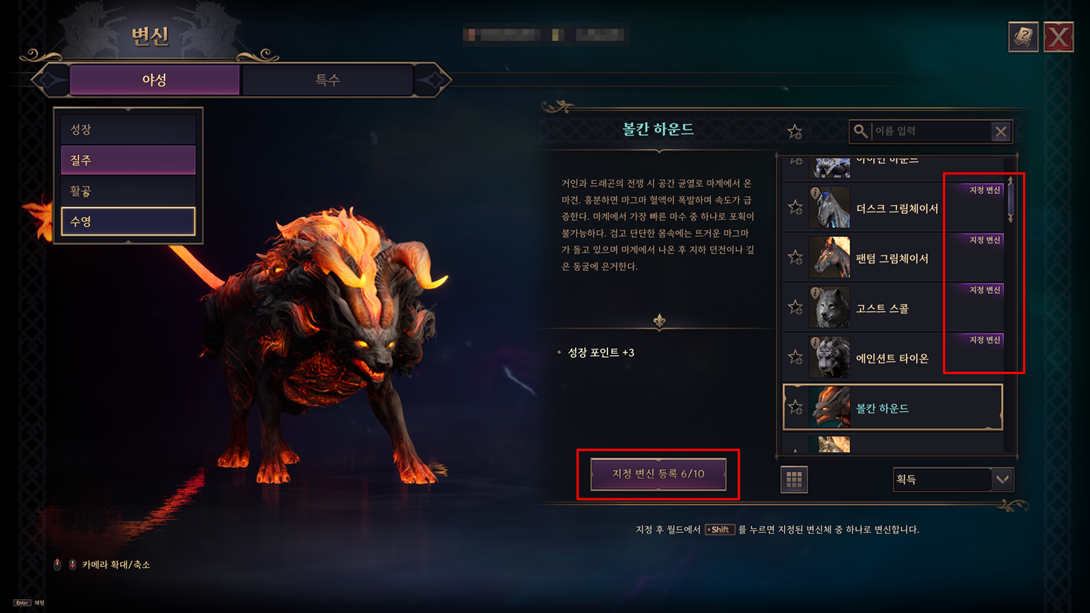Open the 획득 filter dropdown

953,480
